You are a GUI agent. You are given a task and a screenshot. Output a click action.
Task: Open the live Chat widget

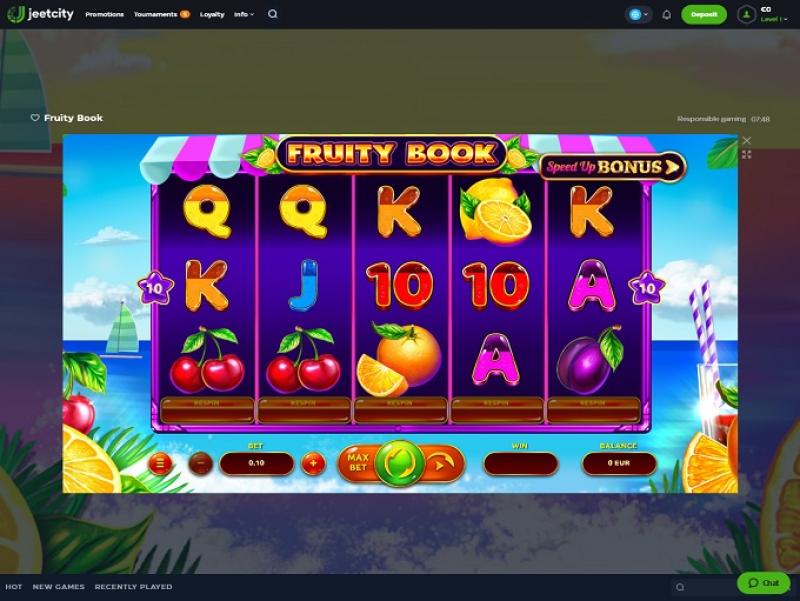click(x=763, y=583)
